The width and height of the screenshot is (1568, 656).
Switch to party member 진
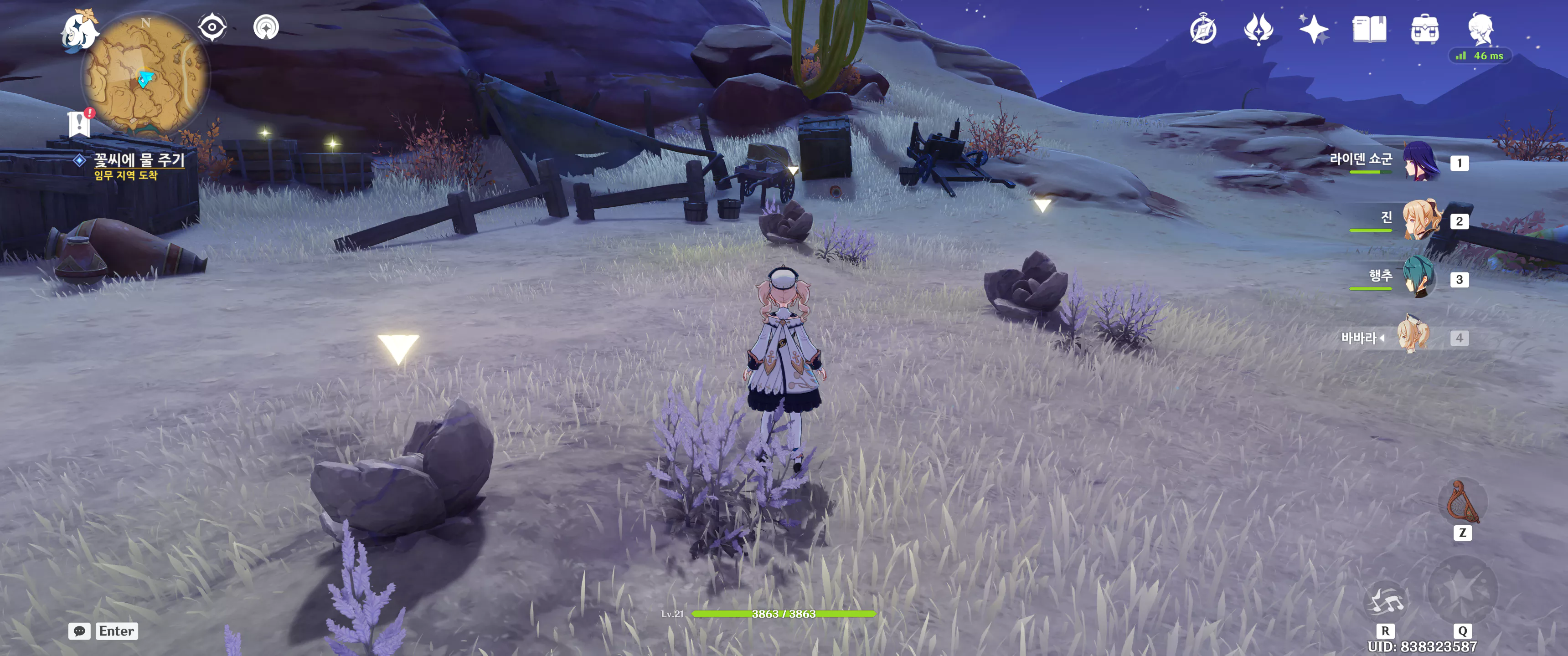coord(1421,220)
